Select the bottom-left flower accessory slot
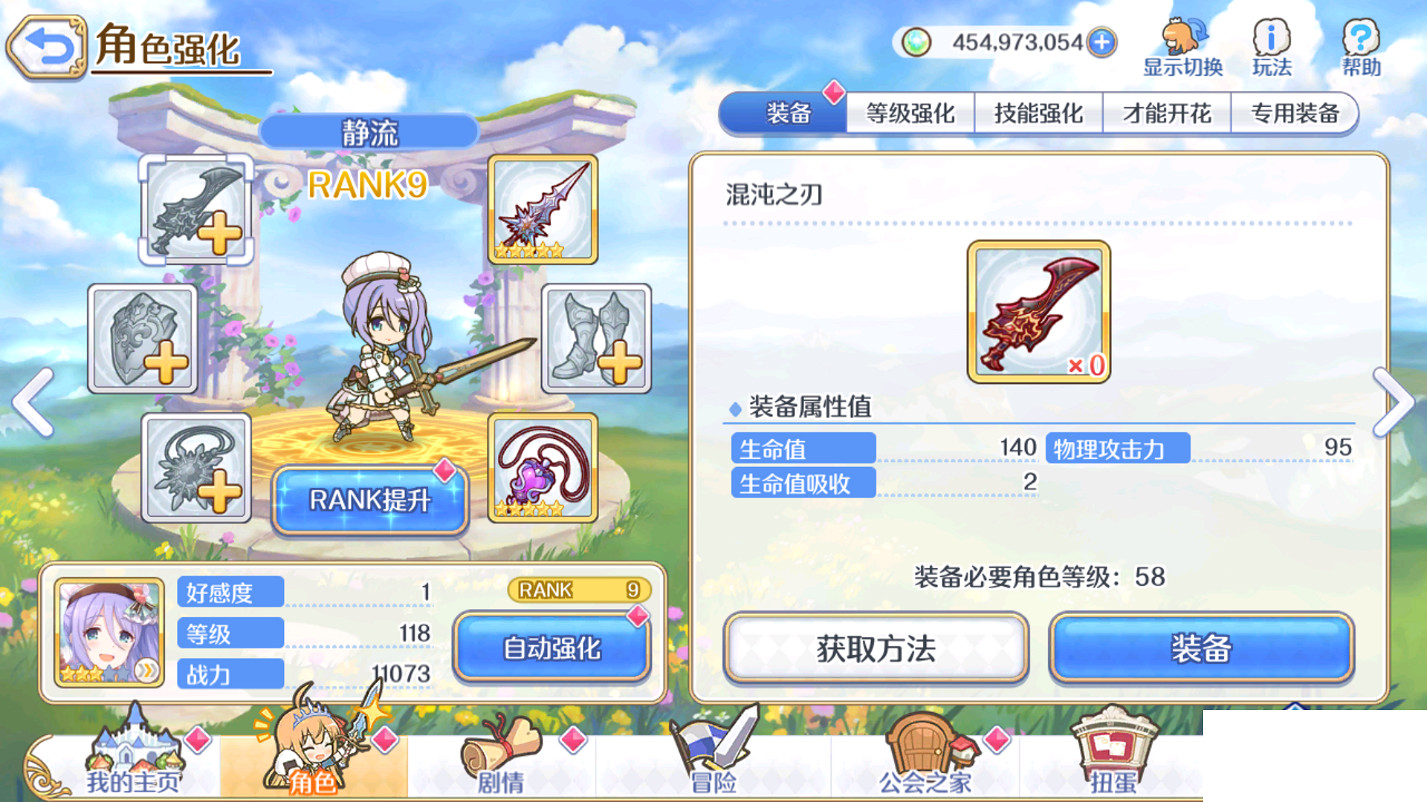1427x802 pixels. pos(196,468)
